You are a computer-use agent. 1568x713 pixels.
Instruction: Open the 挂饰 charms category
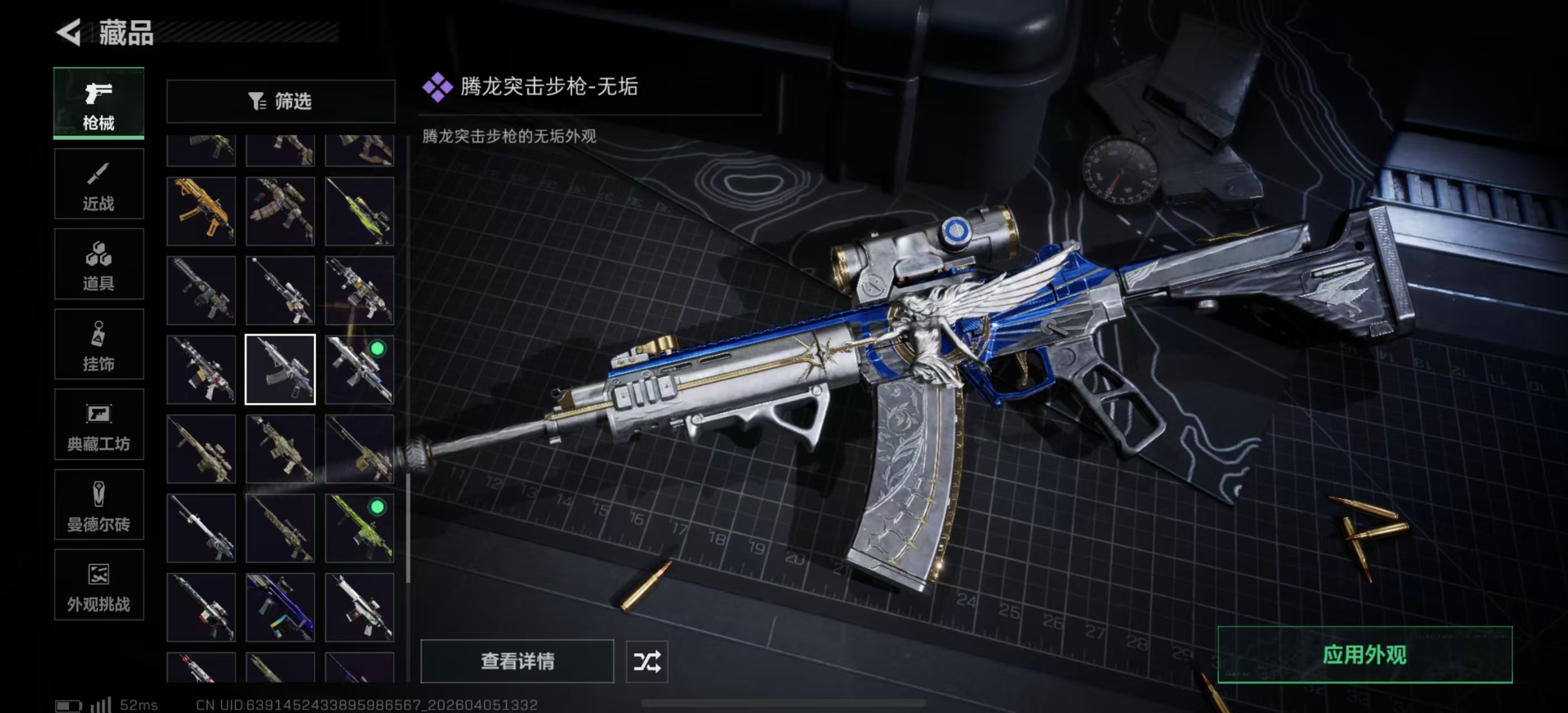pyautogui.click(x=99, y=345)
